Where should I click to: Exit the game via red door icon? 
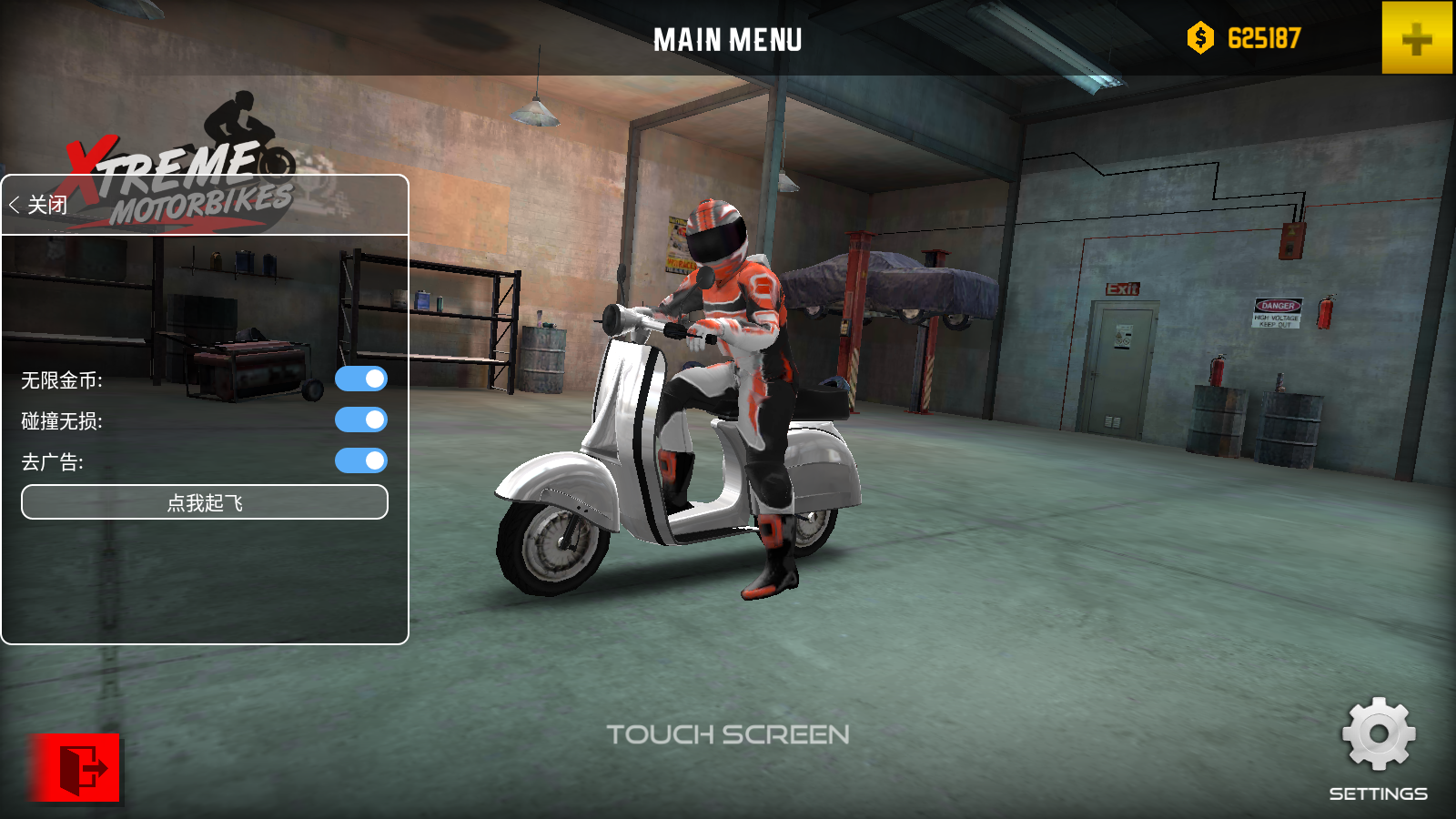point(76,769)
